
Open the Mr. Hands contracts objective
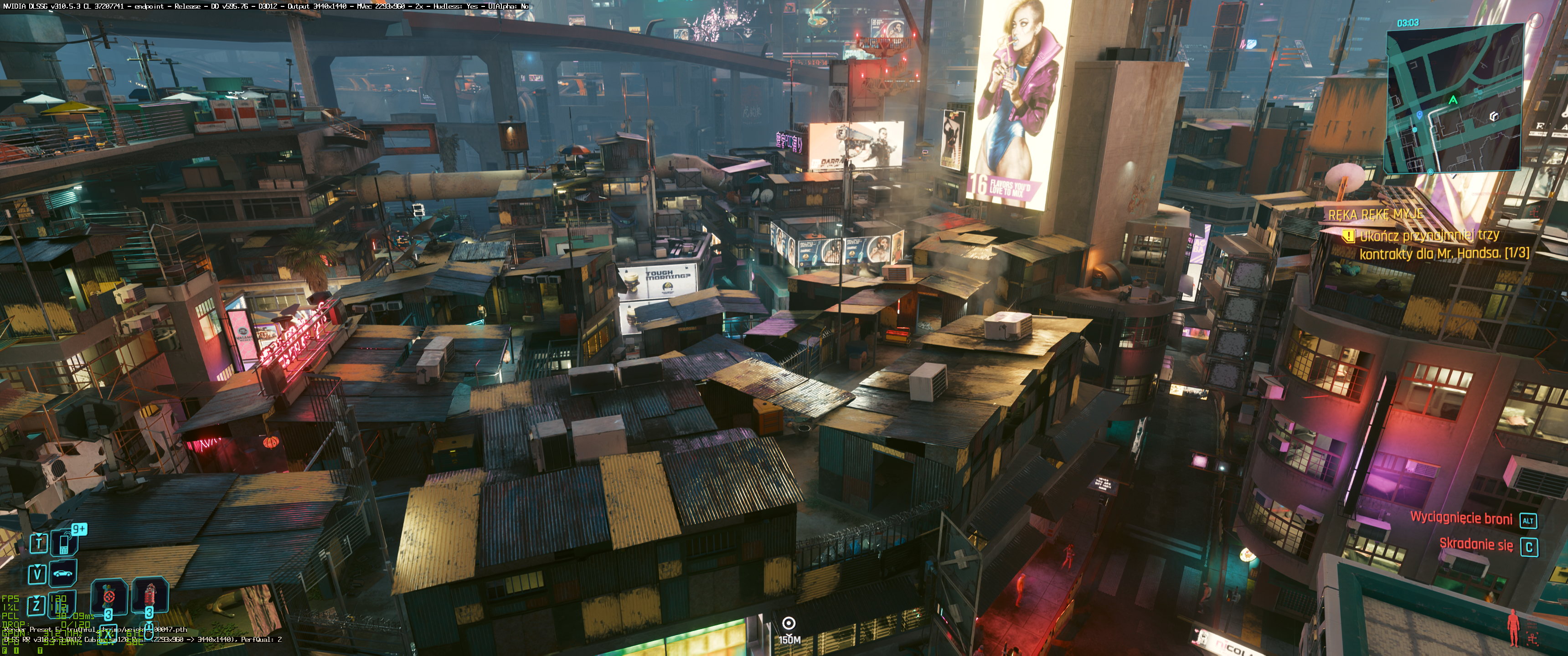coord(1437,244)
